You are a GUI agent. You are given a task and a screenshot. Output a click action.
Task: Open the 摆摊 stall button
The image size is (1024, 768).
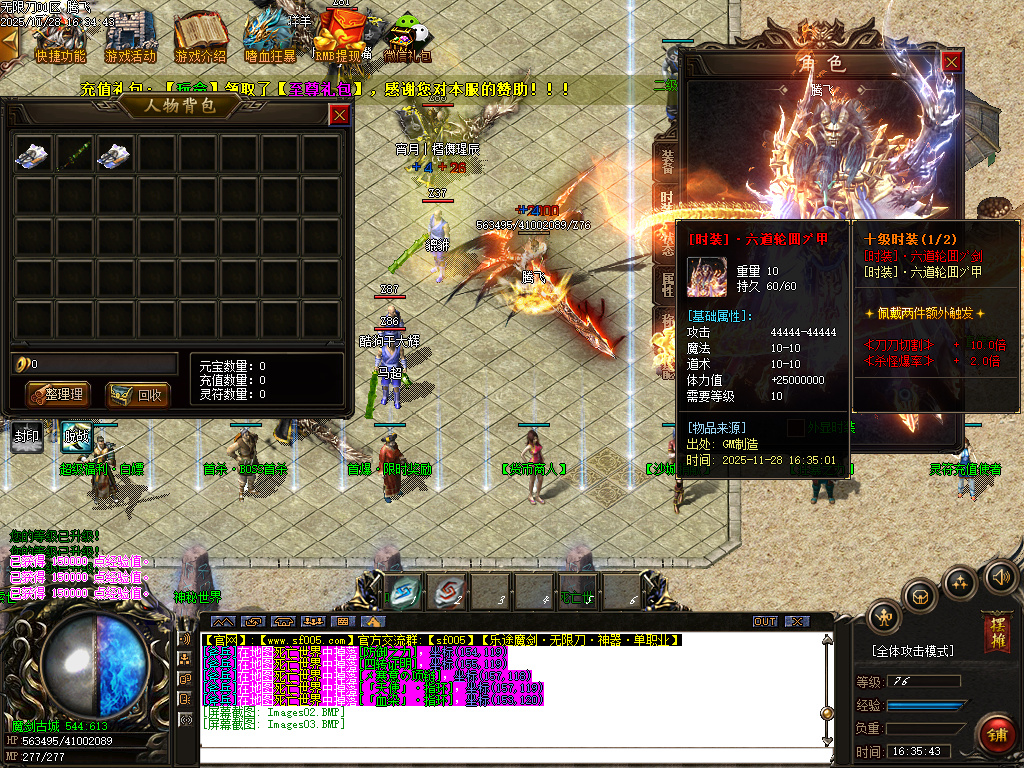996,633
